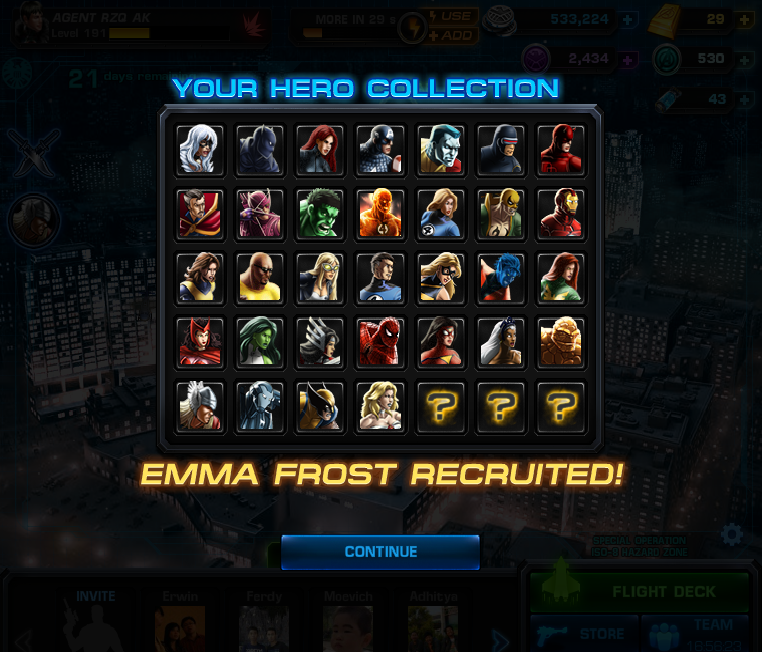The image size is (762, 652).
Task: Select the Scarlet Witch portrait
Action: (x=200, y=343)
